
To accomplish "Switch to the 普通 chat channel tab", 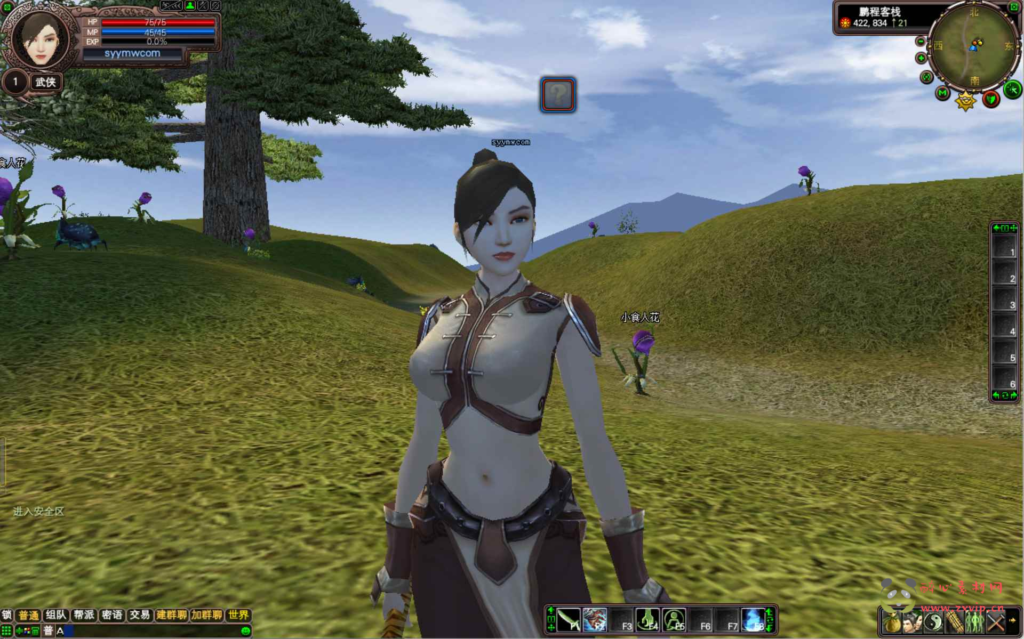I will click(x=28, y=615).
